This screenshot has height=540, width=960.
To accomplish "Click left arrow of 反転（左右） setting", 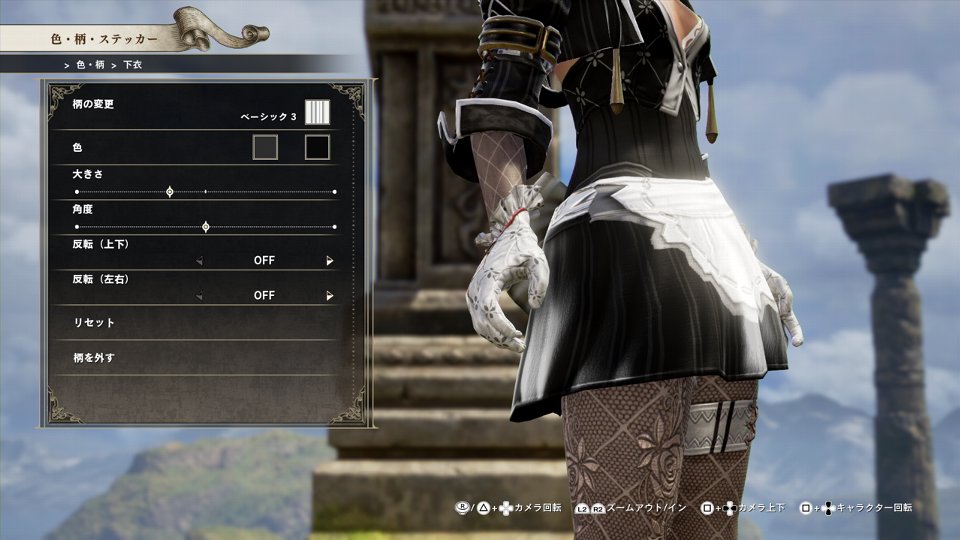I will tap(199, 296).
